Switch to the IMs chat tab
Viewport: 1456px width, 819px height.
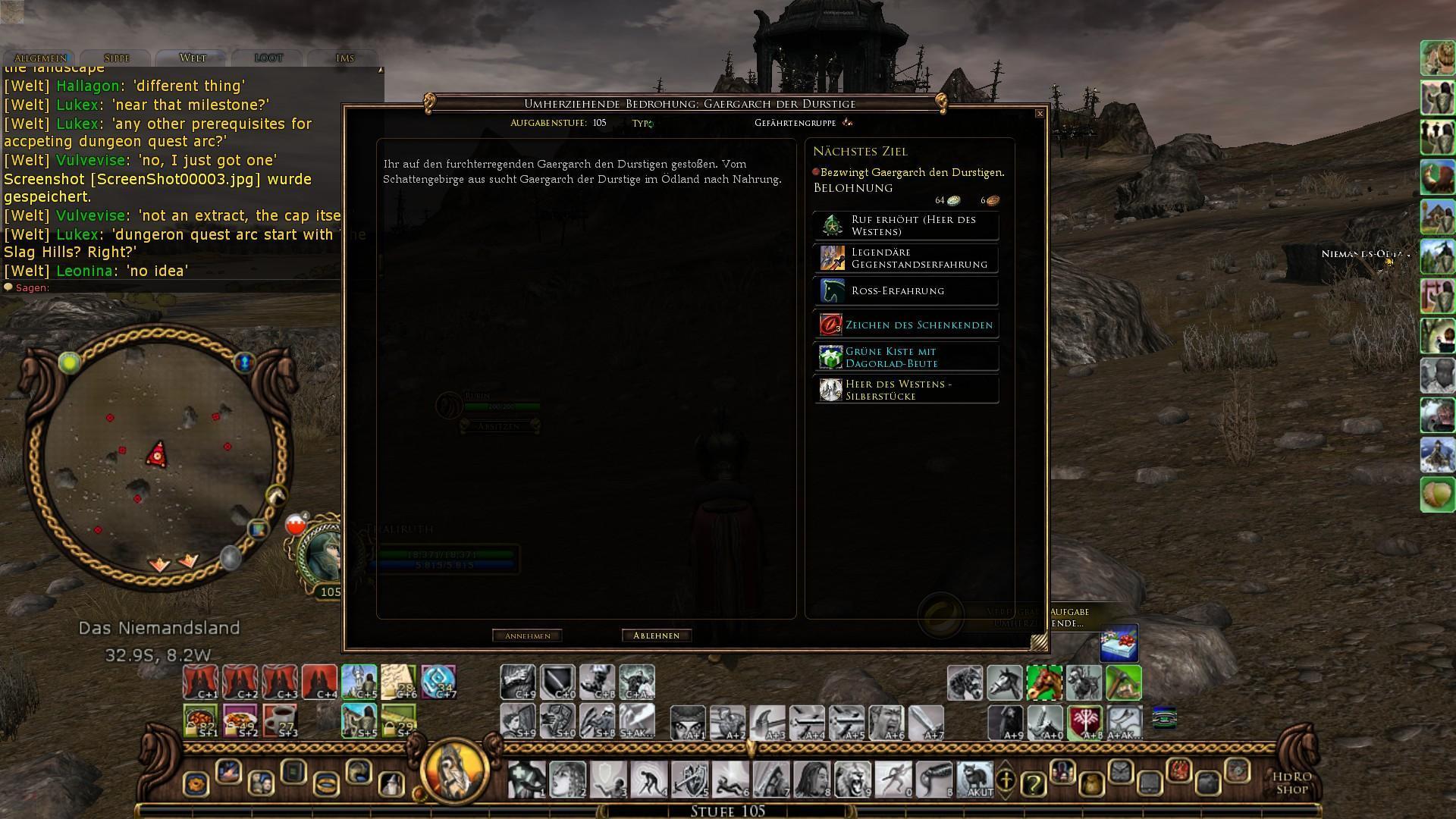[x=344, y=58]
